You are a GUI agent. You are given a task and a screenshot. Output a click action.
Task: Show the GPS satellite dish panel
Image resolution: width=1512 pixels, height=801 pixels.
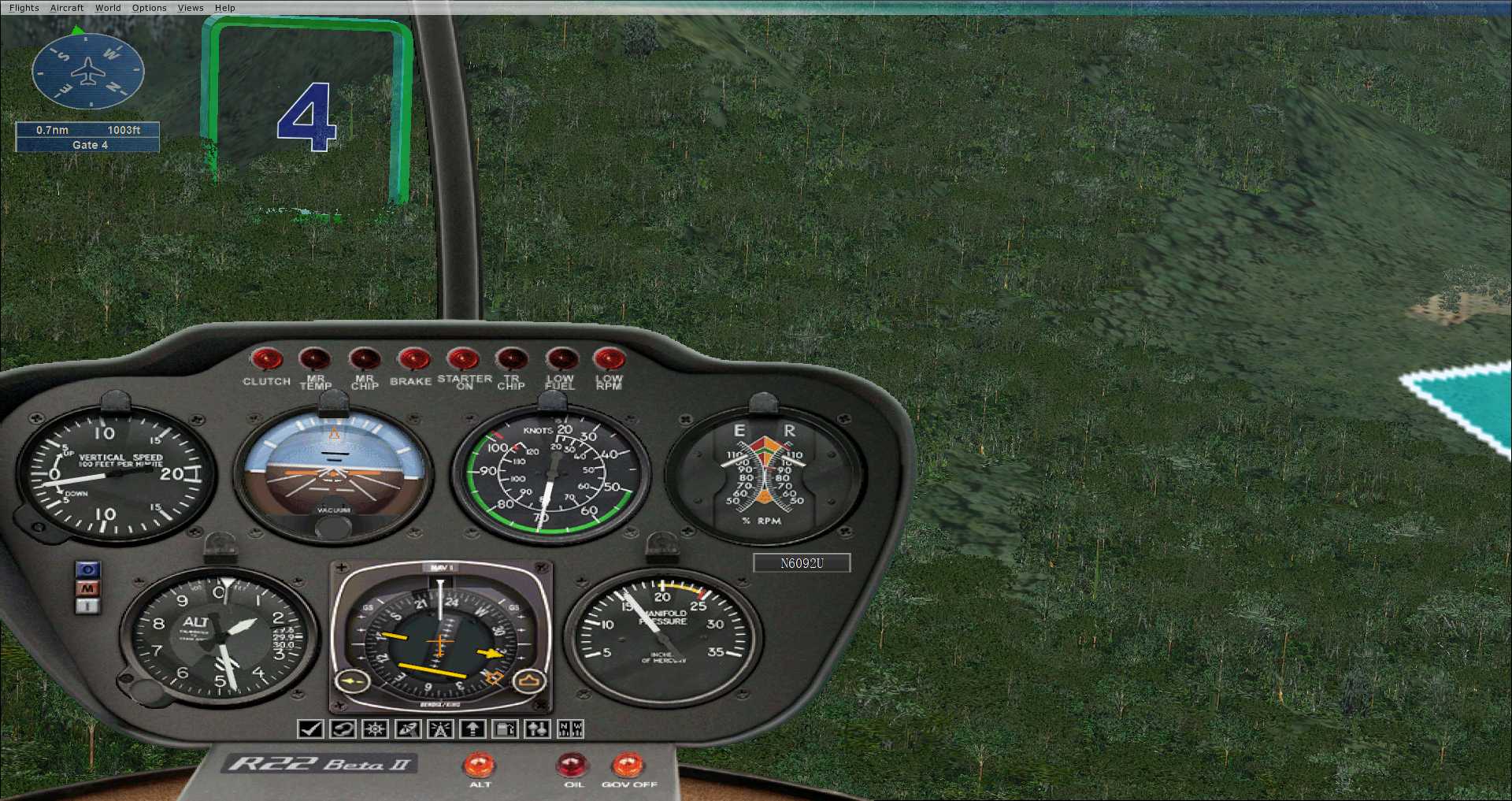(408, 729)
